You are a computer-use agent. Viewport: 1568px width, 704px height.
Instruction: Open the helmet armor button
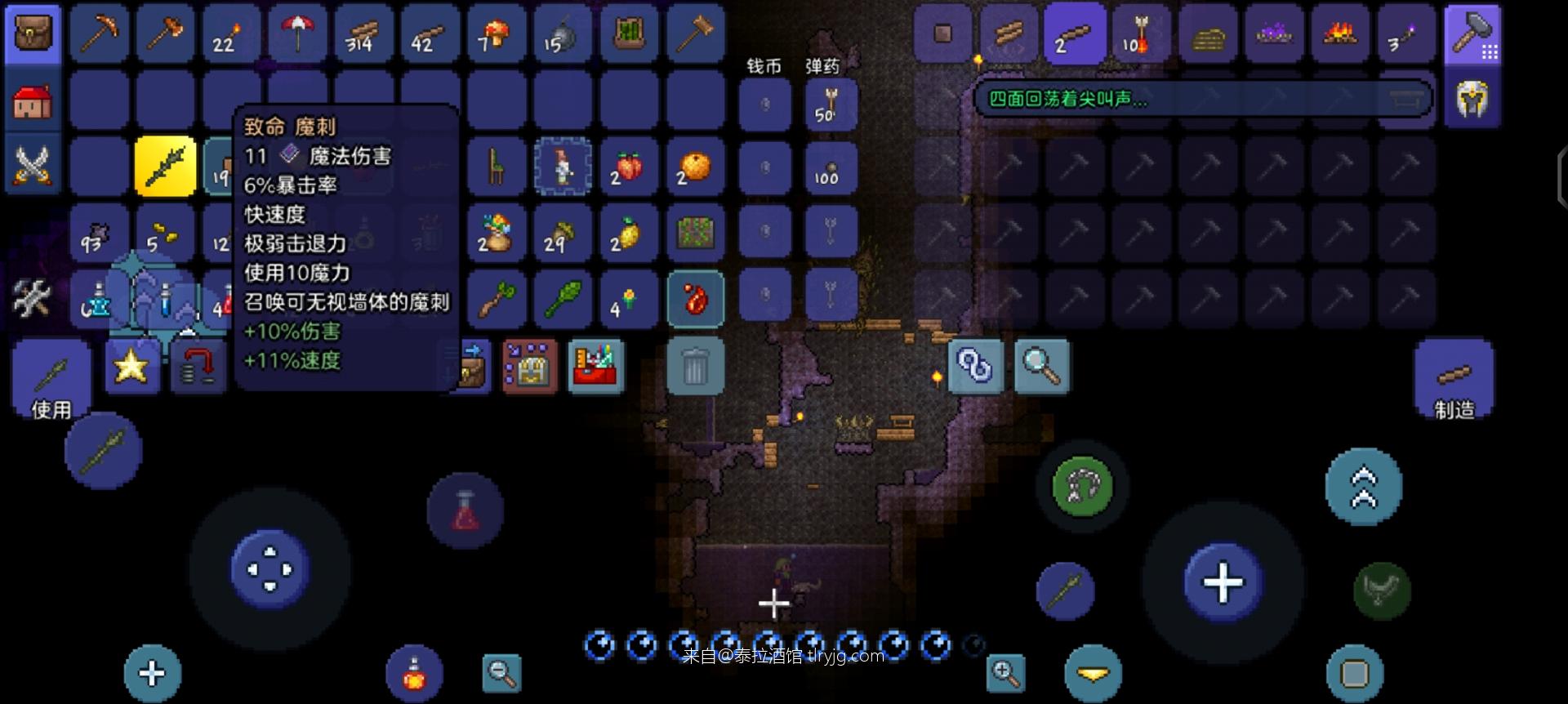coord(1472,100)
